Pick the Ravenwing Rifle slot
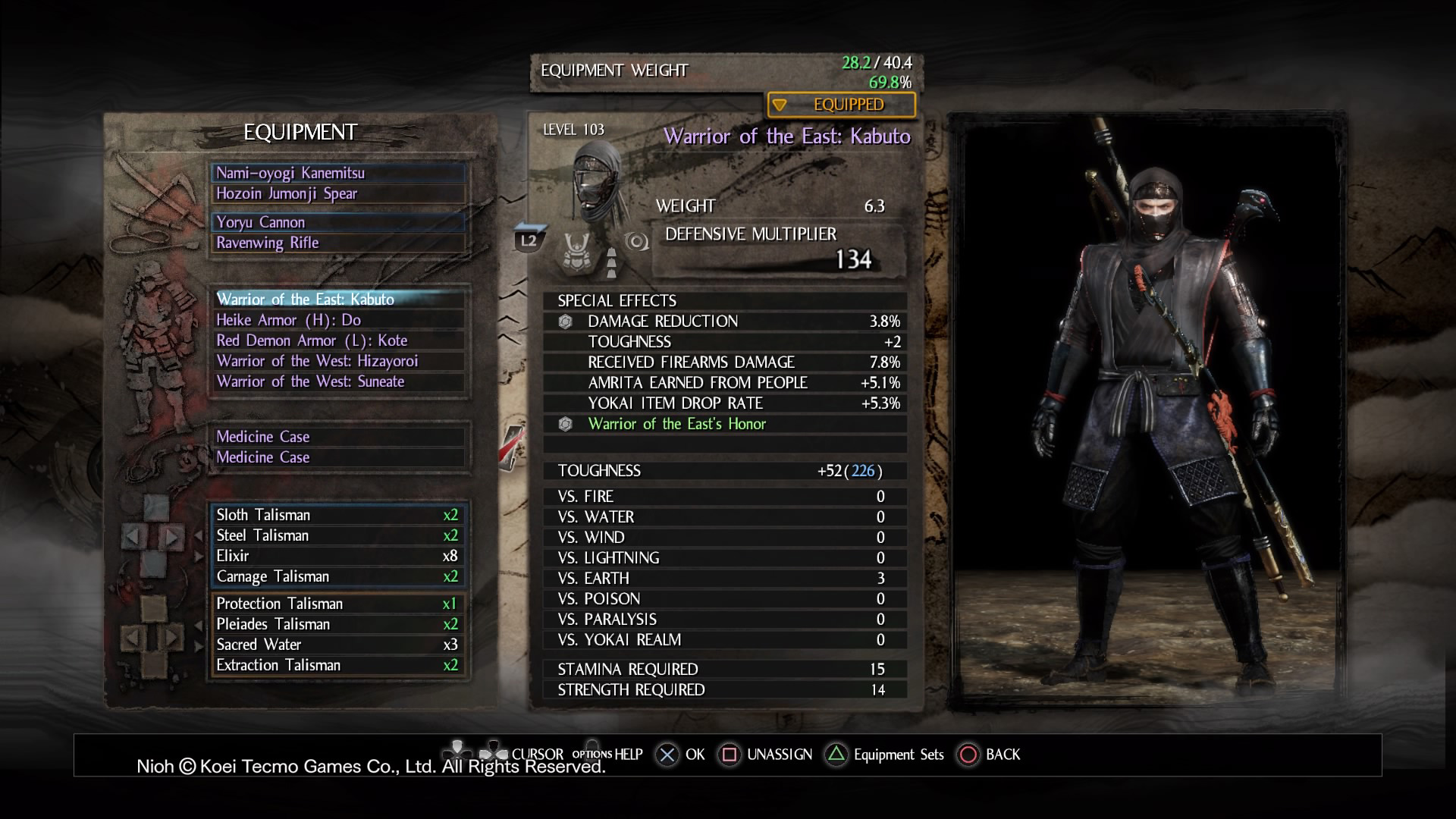The height and width of the screenshot is (819, 1456). (x=338, y=243)
